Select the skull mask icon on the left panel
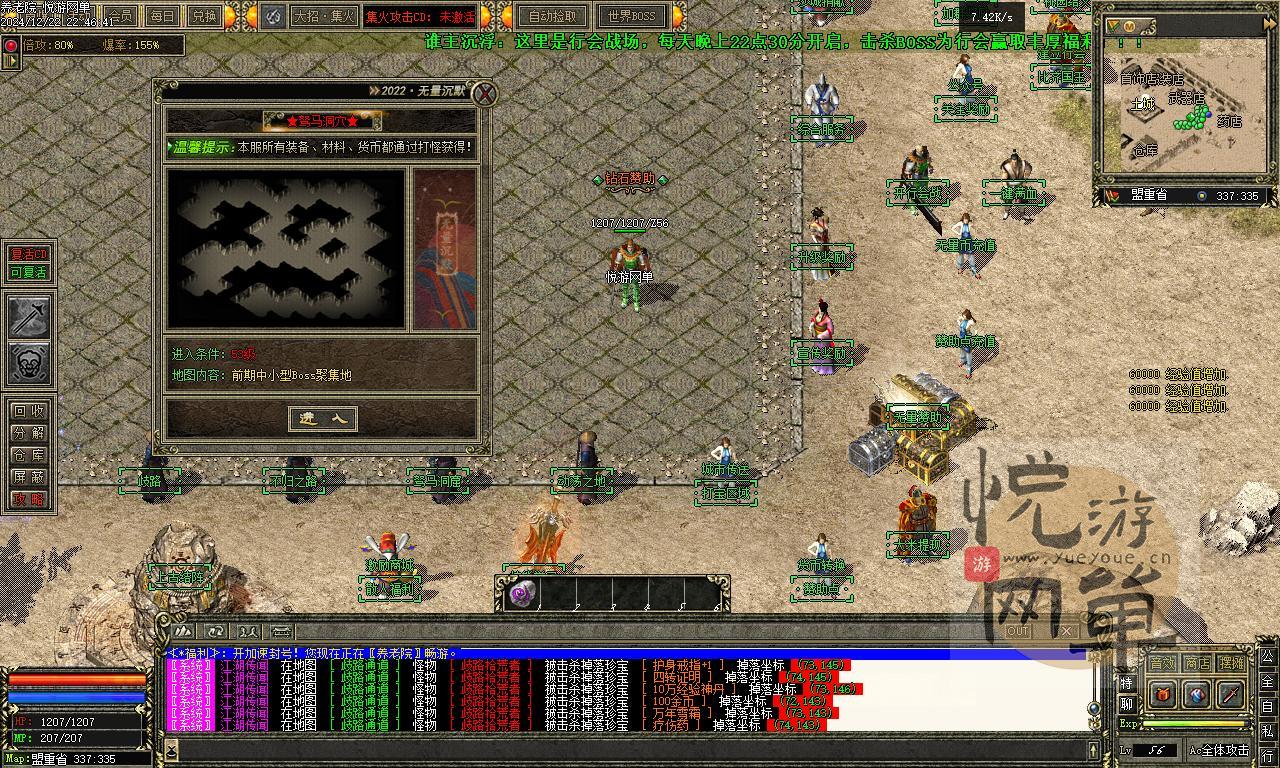 click(x=29, y=363)
